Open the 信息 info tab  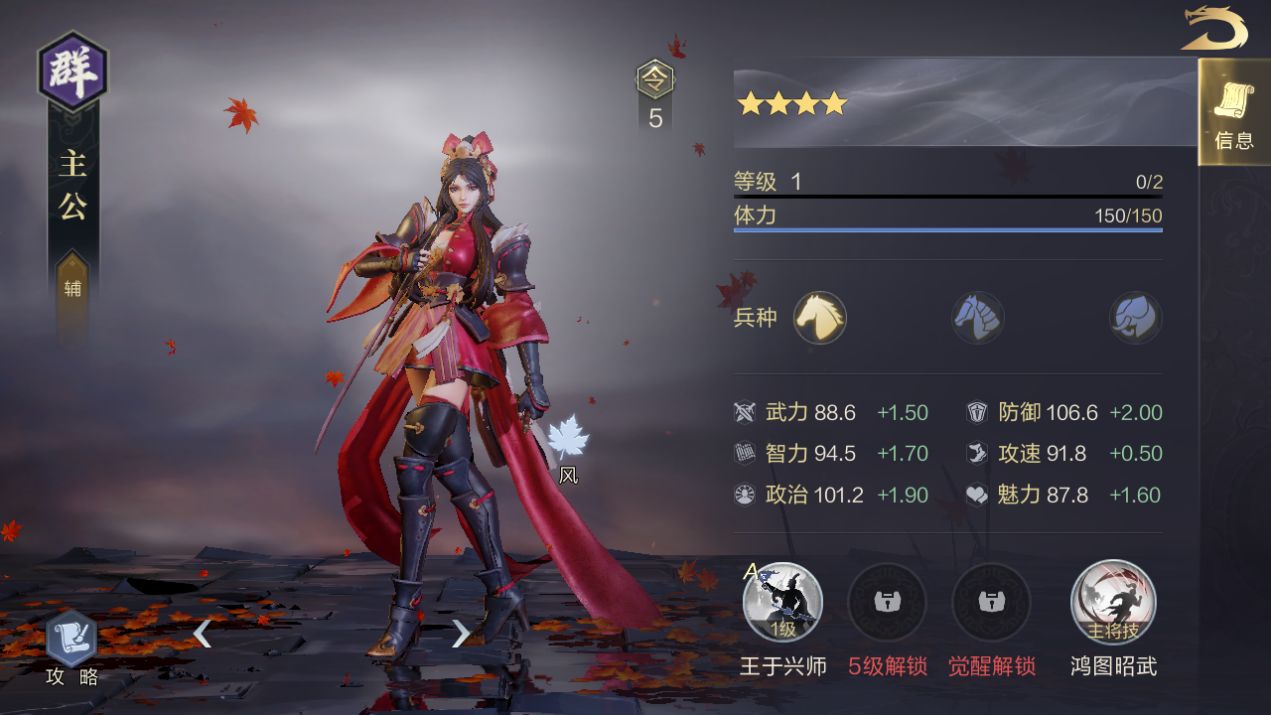(x=1233, y=113)
